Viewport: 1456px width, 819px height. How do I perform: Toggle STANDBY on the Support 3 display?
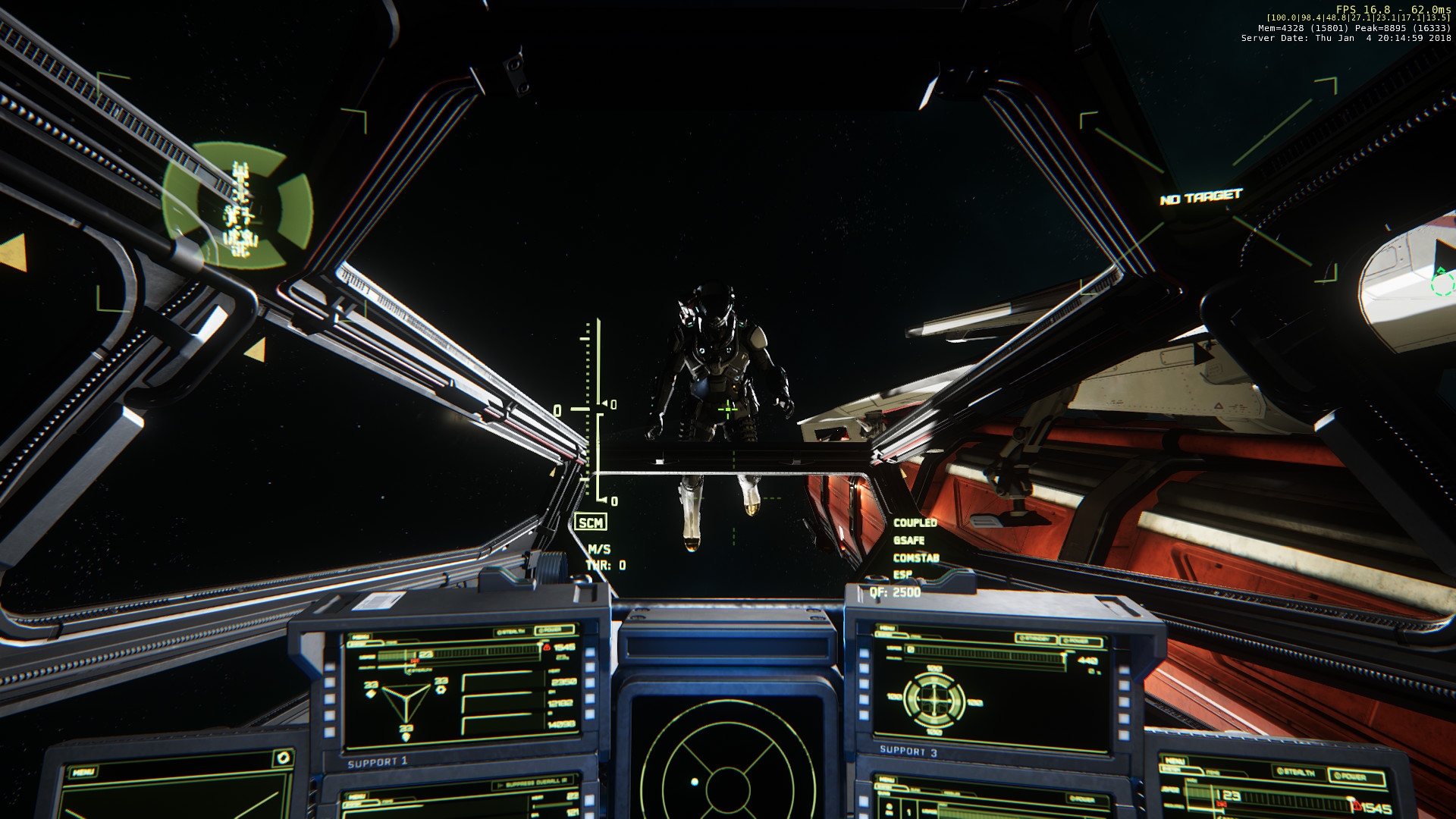coord(1035,639)
